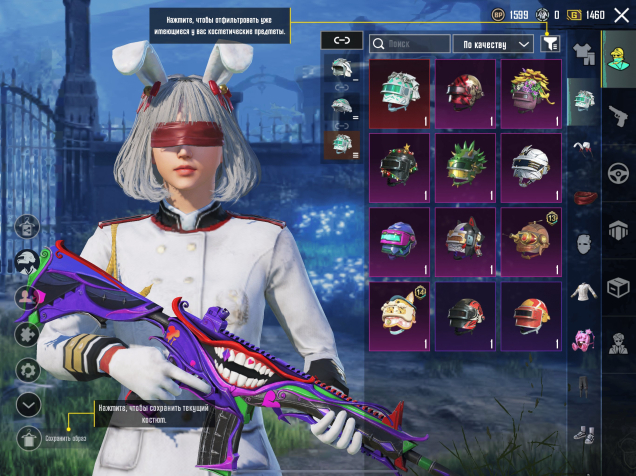This screenshot has height=476, width=636.
Task: Select the red and yellow helmet skin
Action: point(531,315)
